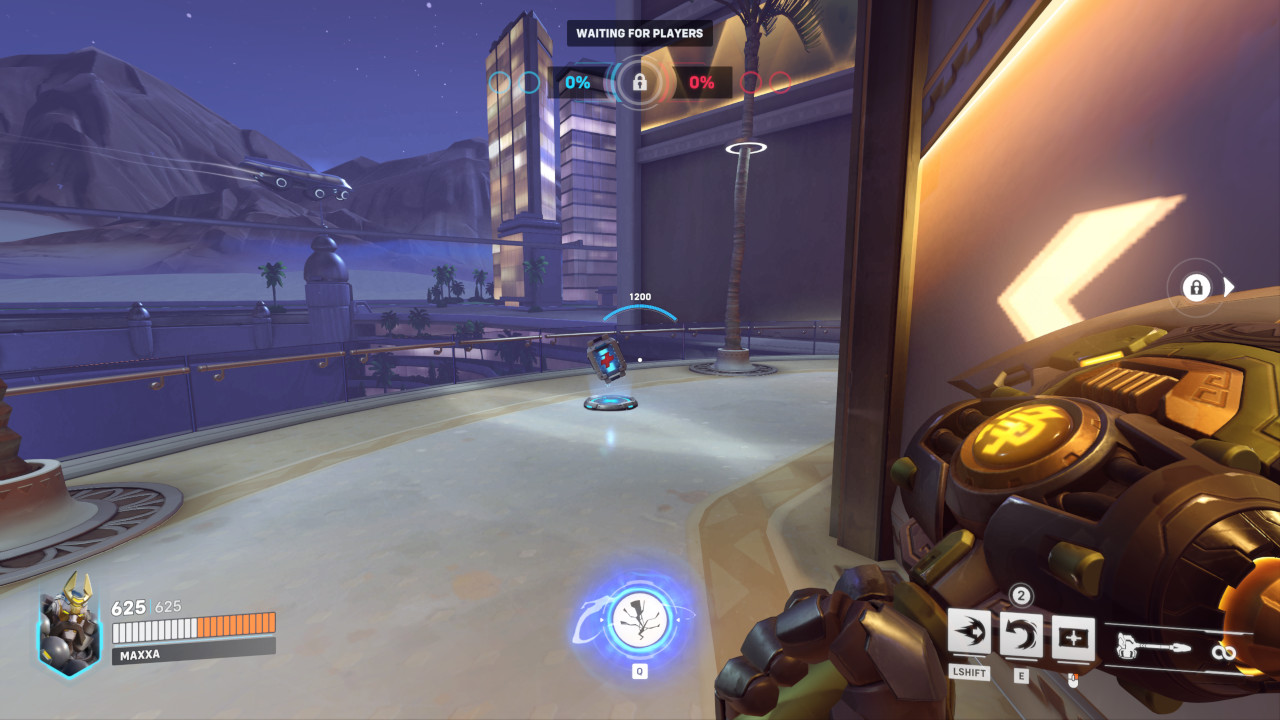The height and width of the screenshot is (720, 1280).
Task: Click the barrier ability icon bound to right-click
Action: (1071, 636)
